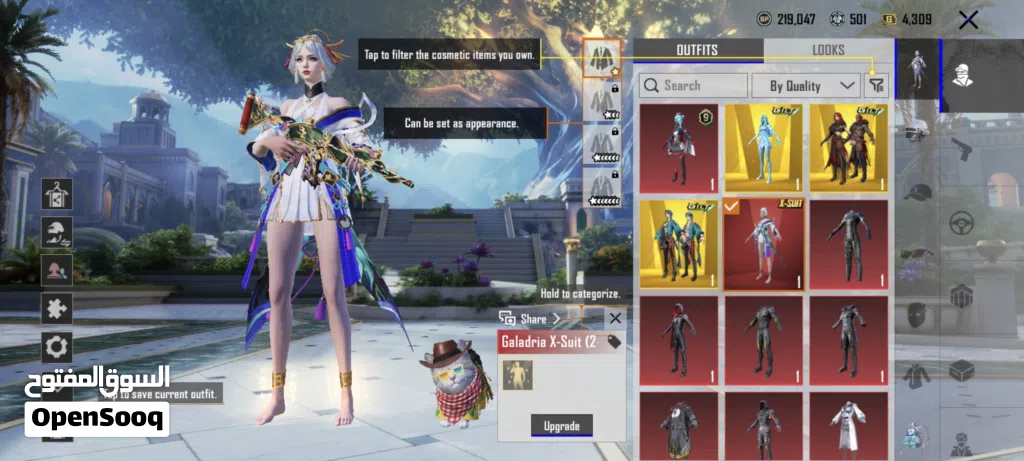The image size is (1024, 461).
Task: Open the puzzle piece menu icon
Action: click(x=56, y=307)
